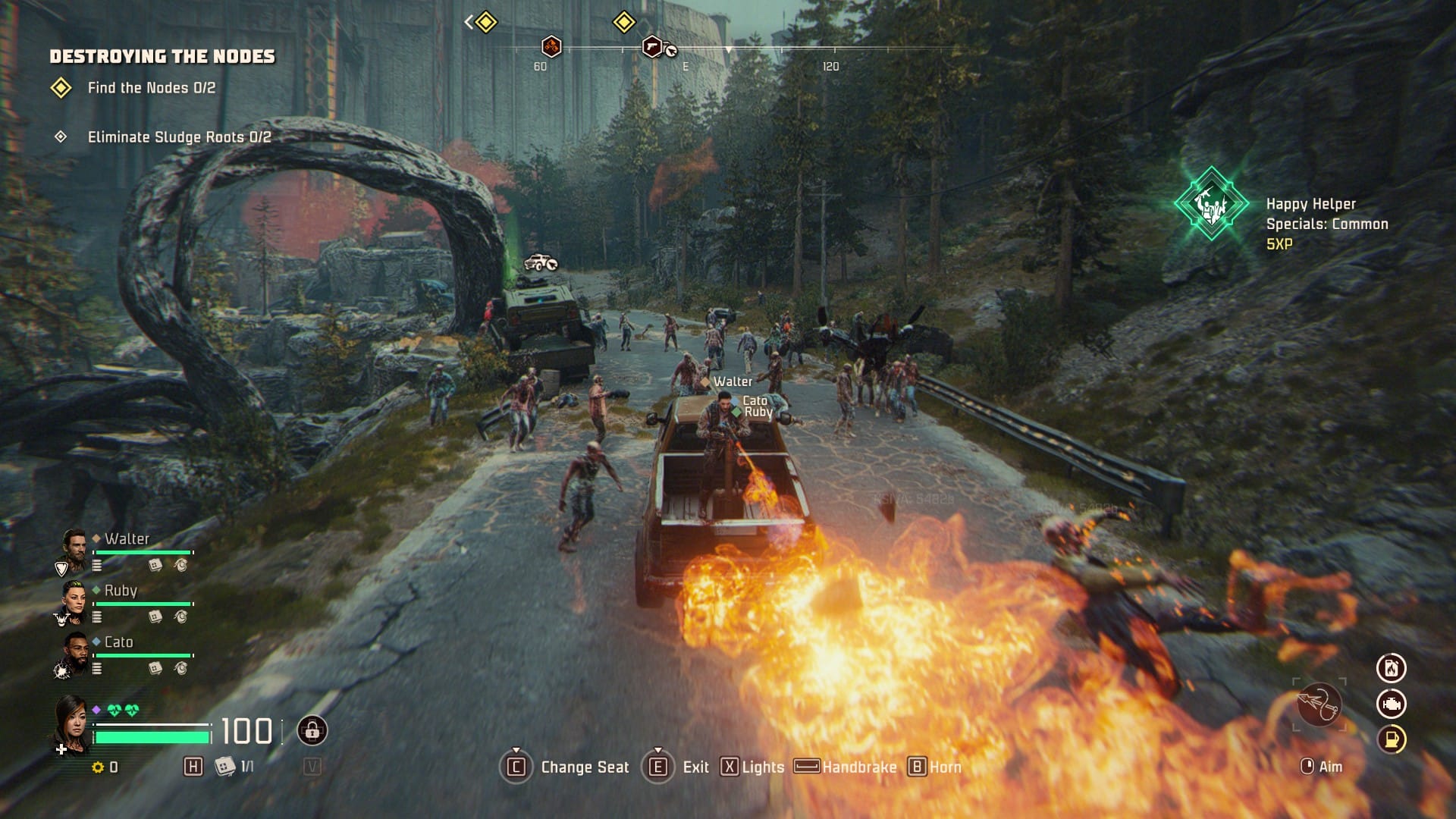Click the medkit icon next to Ruby

point(155,617)
